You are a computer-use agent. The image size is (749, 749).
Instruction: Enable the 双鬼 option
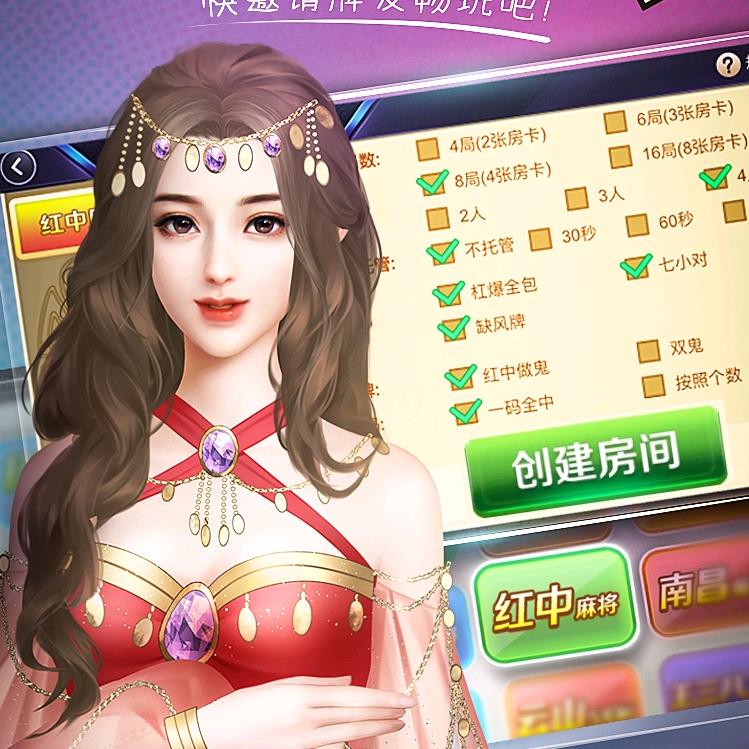[x=648, y=351]
